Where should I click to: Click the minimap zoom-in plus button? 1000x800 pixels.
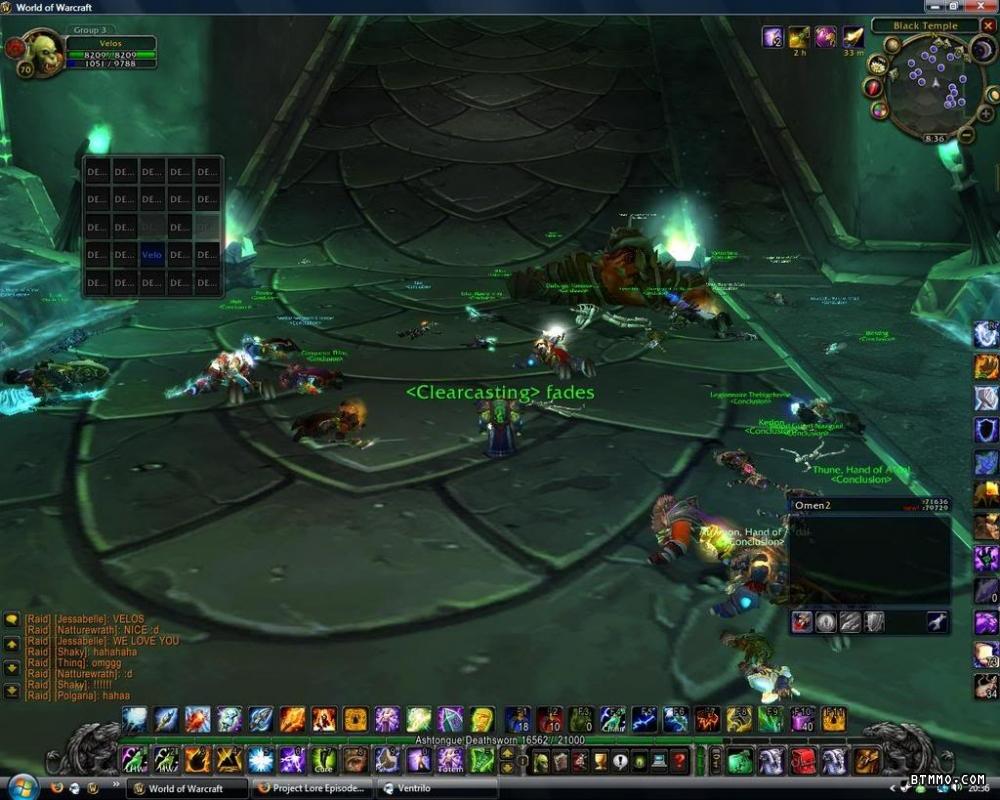tap(984, 114)
